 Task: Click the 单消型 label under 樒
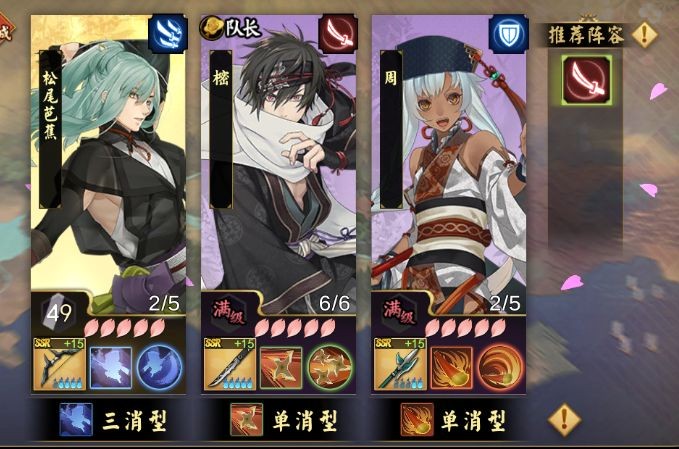coord(281,420)
